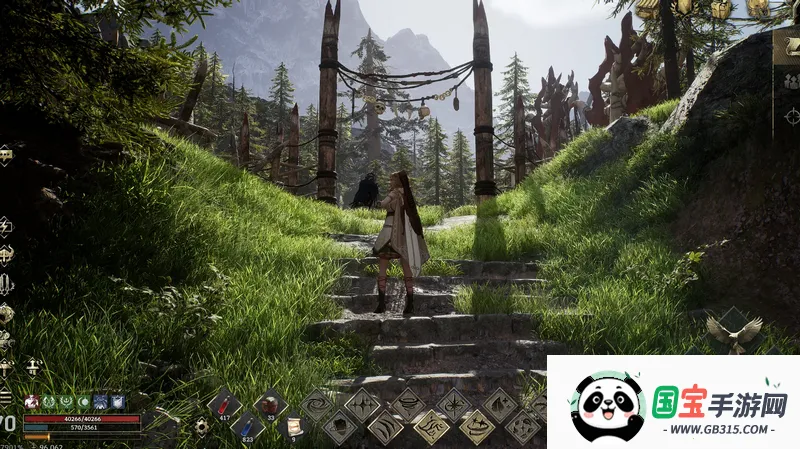Image resolution: width=800 pixels, height=449 pixels.
Task: Select the dark red flask slot
Action: pos(270,404)
